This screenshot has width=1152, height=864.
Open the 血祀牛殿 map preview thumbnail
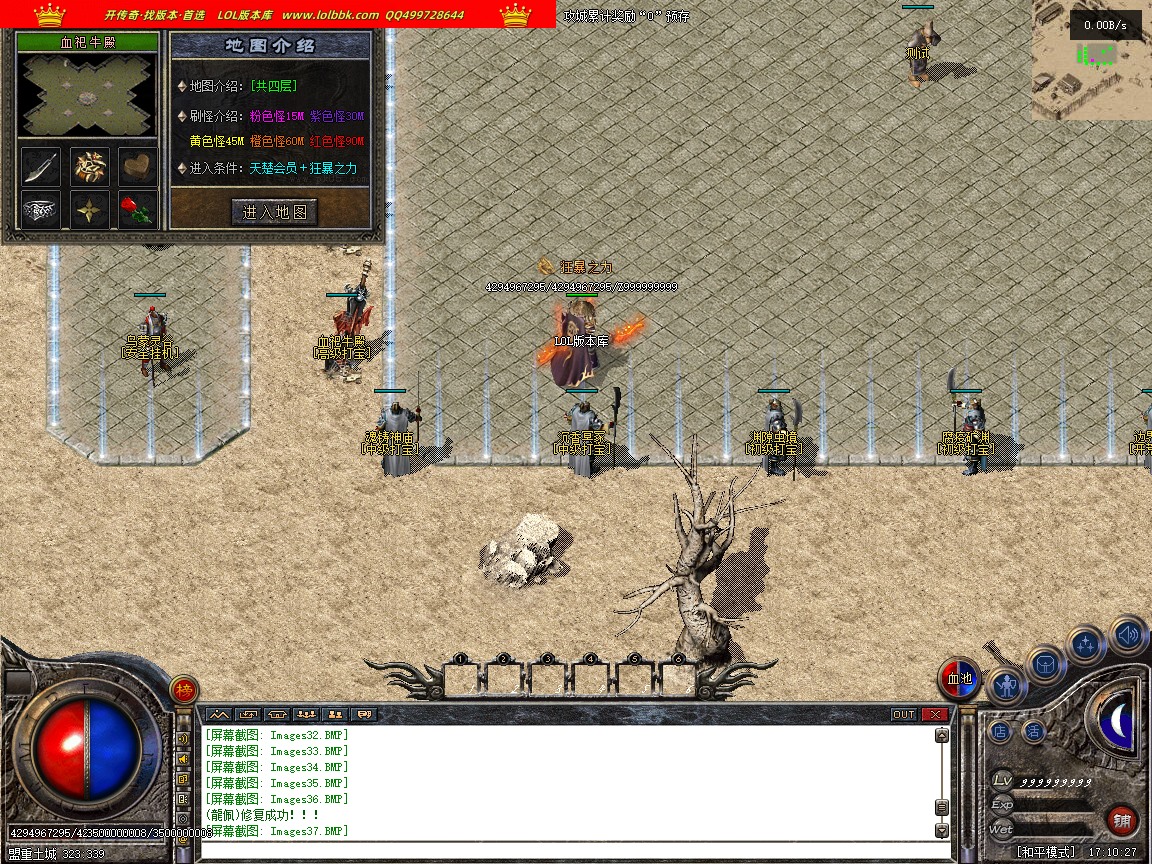coord(88,96)
